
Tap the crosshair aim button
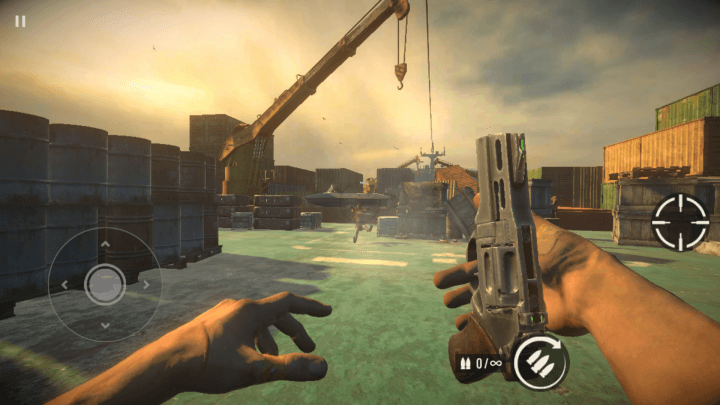tap(680, 222)
